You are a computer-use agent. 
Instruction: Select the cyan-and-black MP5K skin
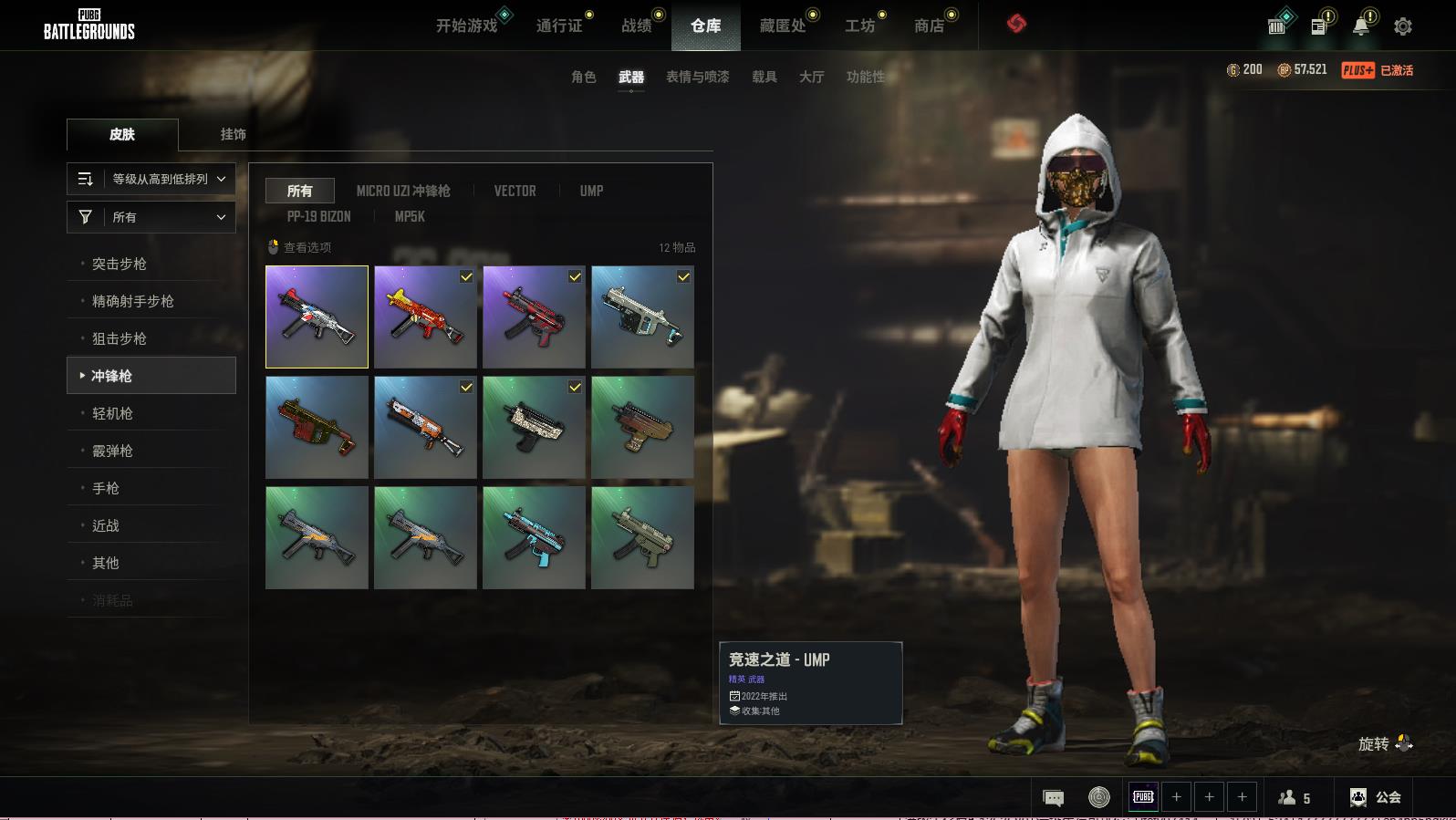tap(534, 537)
